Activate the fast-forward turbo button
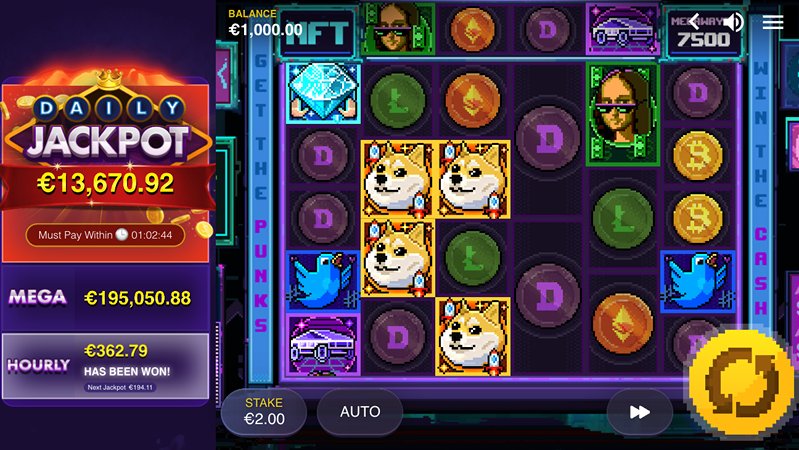The width and height of the screenshot is (799, 450). point(640,411)
